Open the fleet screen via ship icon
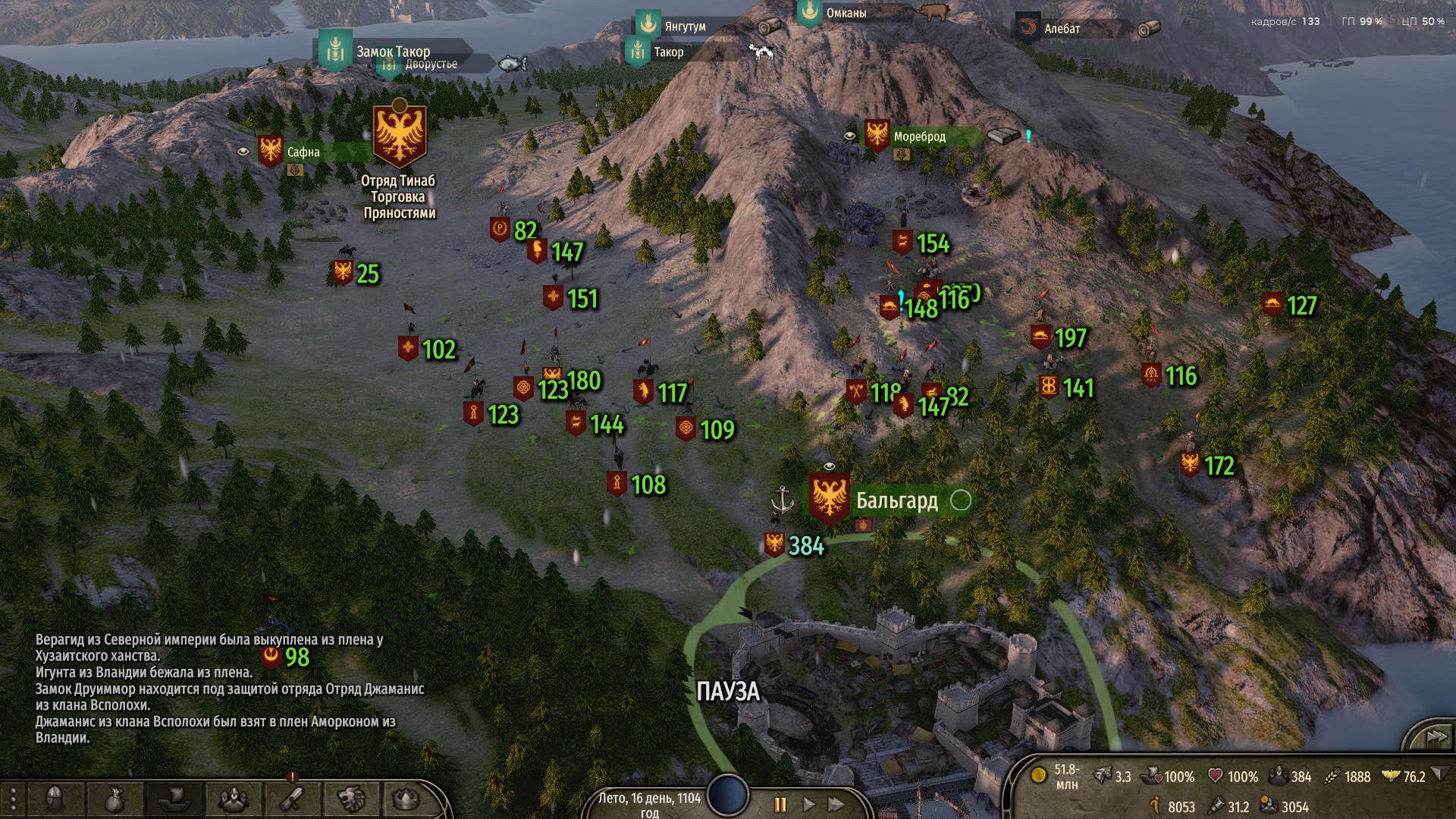 173,799
